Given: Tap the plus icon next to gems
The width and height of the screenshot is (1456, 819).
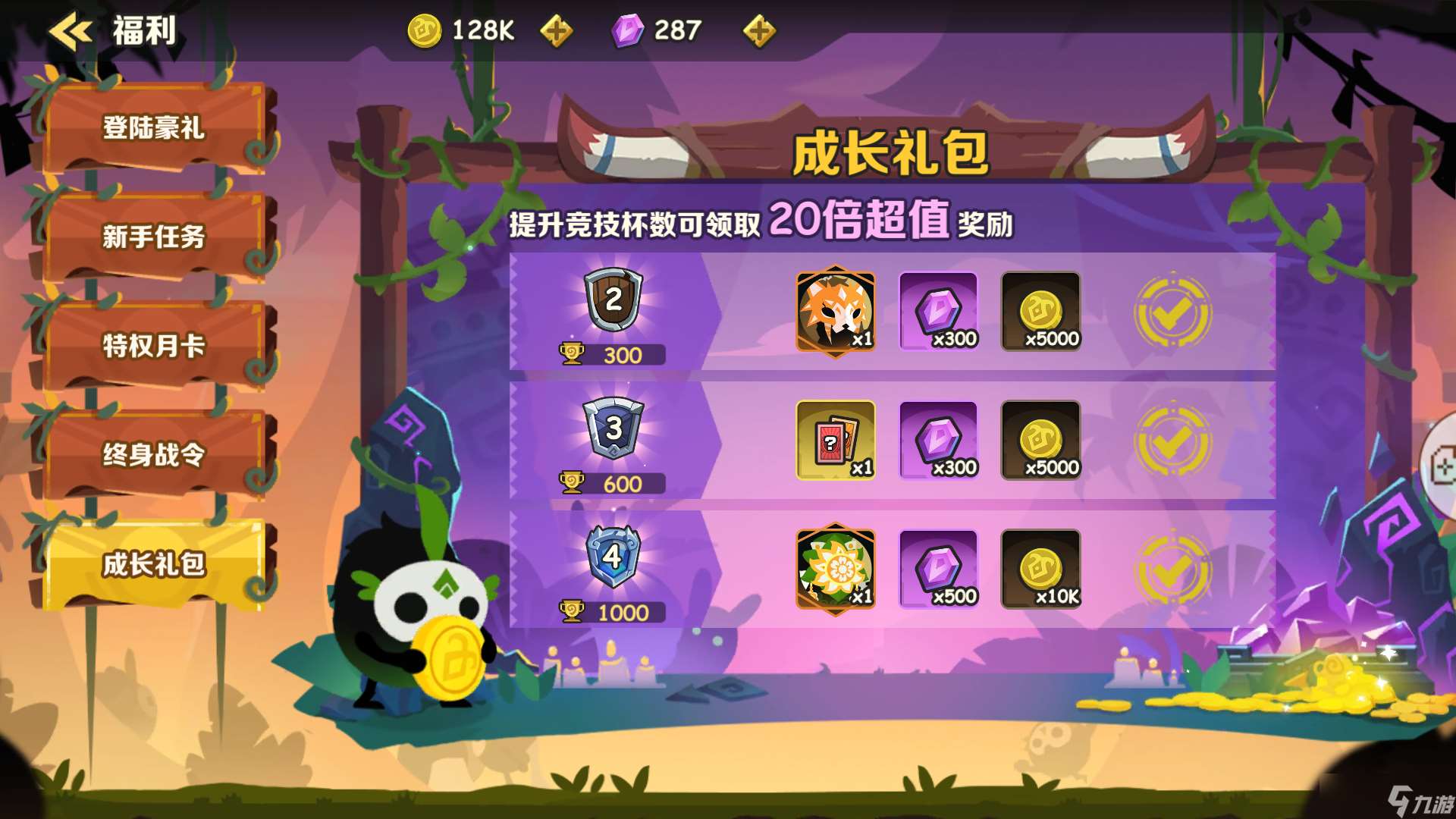Looking at the screenshot, I should click(759, 31).
